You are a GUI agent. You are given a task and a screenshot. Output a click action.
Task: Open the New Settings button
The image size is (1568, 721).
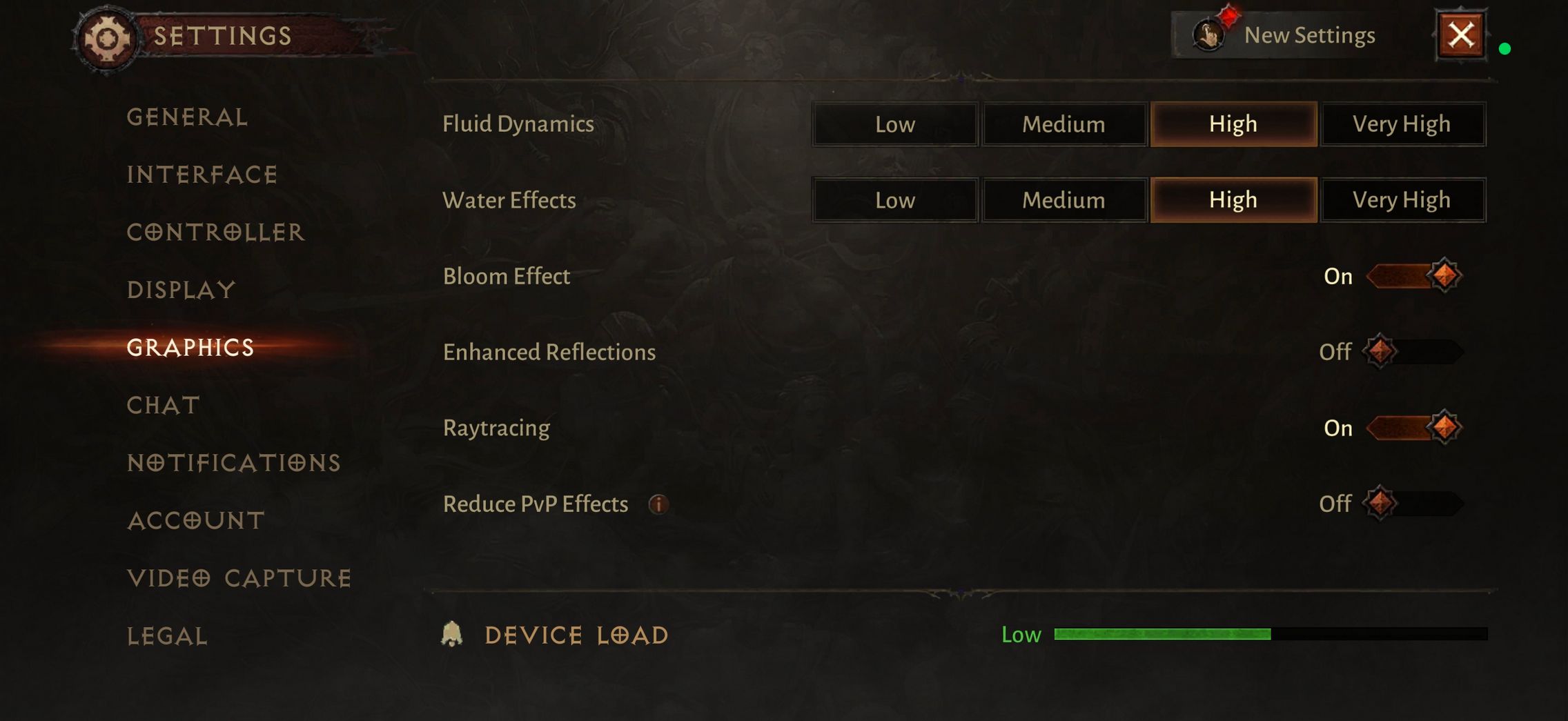click(1285, 35)
